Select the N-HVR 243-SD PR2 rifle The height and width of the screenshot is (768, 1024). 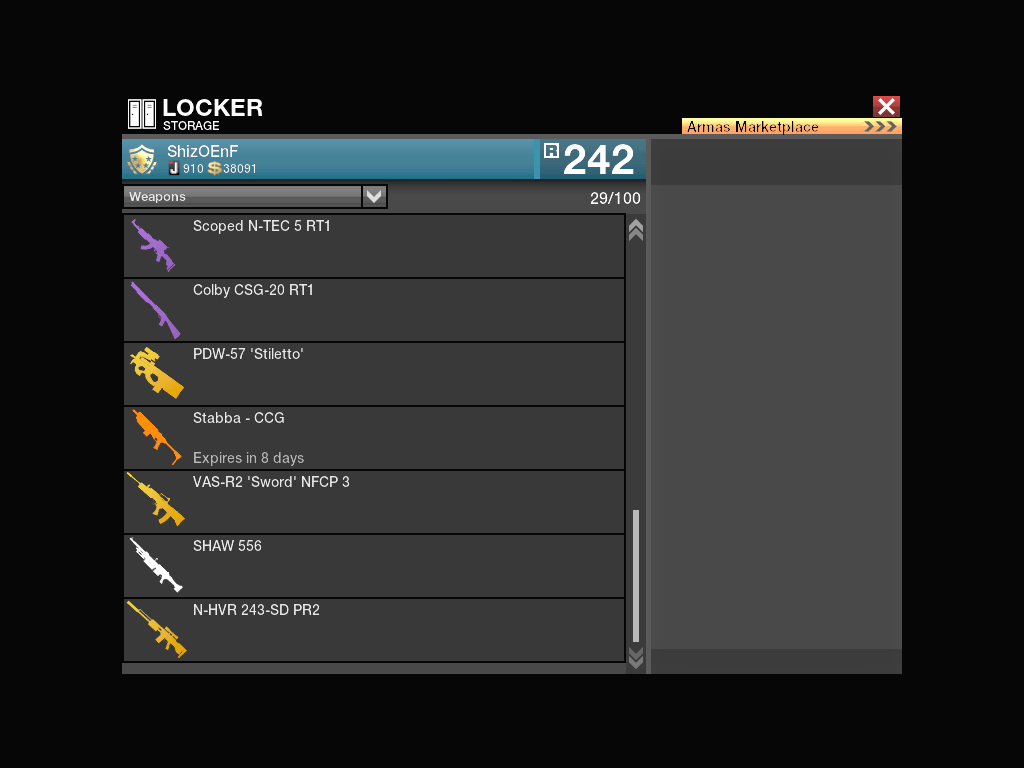pyautogui.click(x=374, y=630)
